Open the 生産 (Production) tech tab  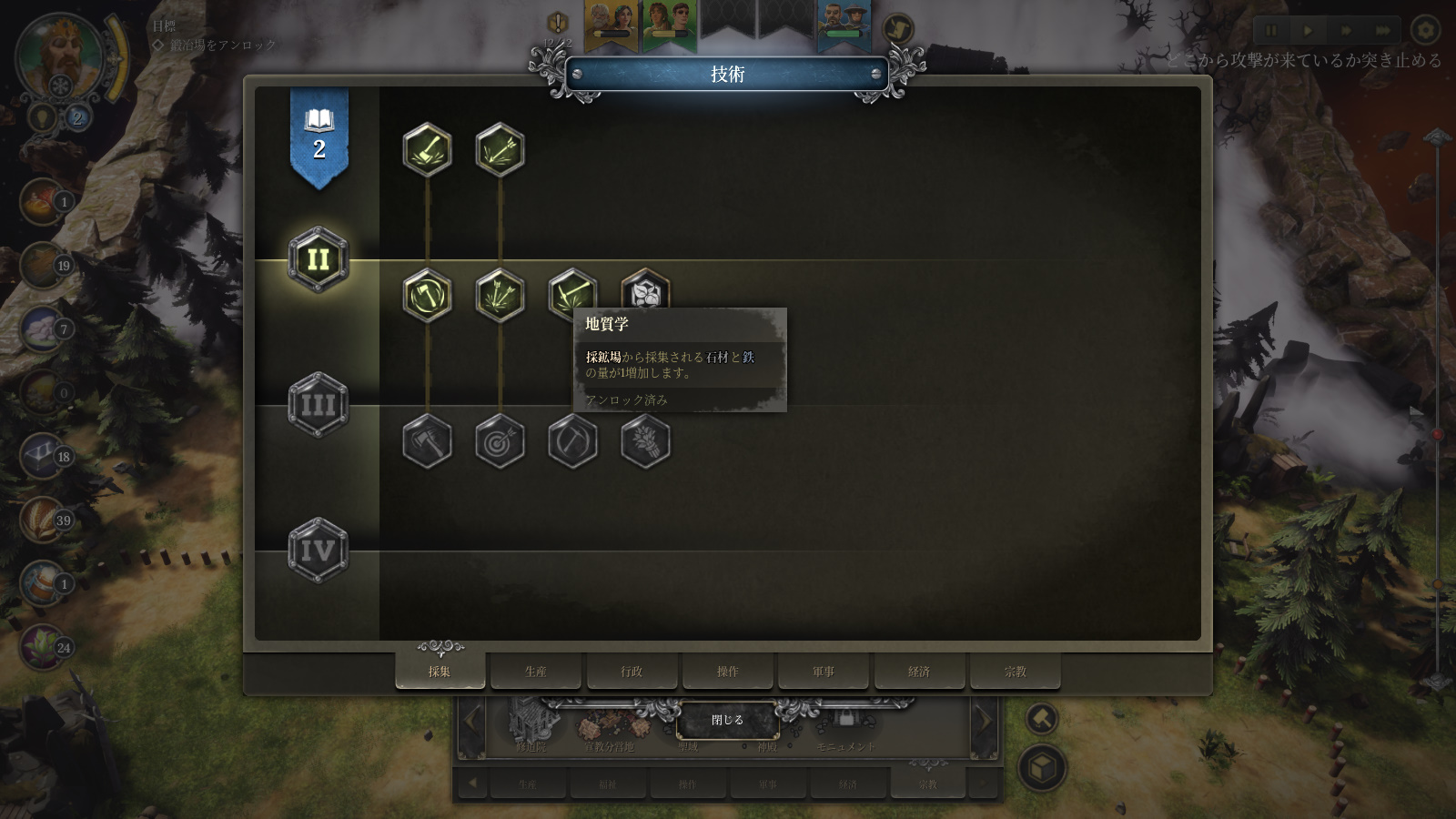pyautogui.click(x=535, y=671)
